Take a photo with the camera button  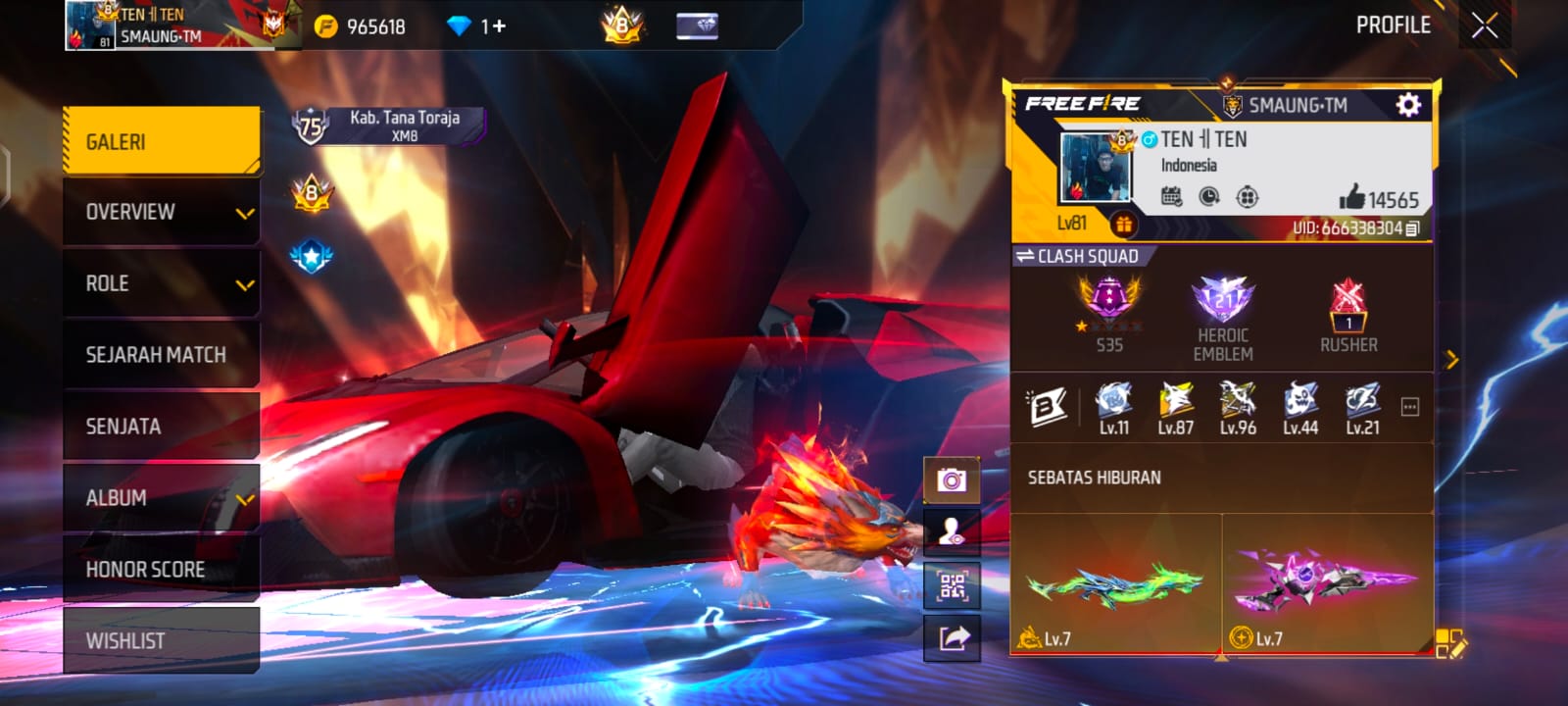(x=951, y=479)
